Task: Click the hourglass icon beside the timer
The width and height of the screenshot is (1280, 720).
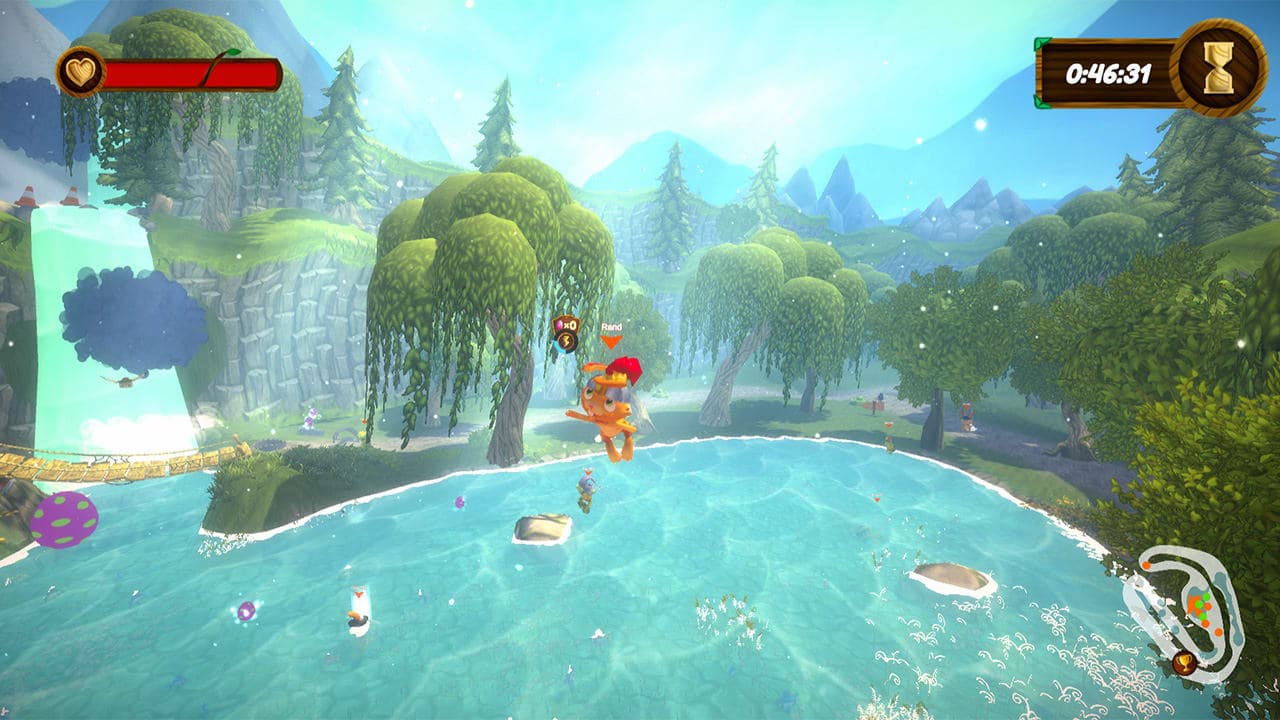Action: pos(1217,70)
